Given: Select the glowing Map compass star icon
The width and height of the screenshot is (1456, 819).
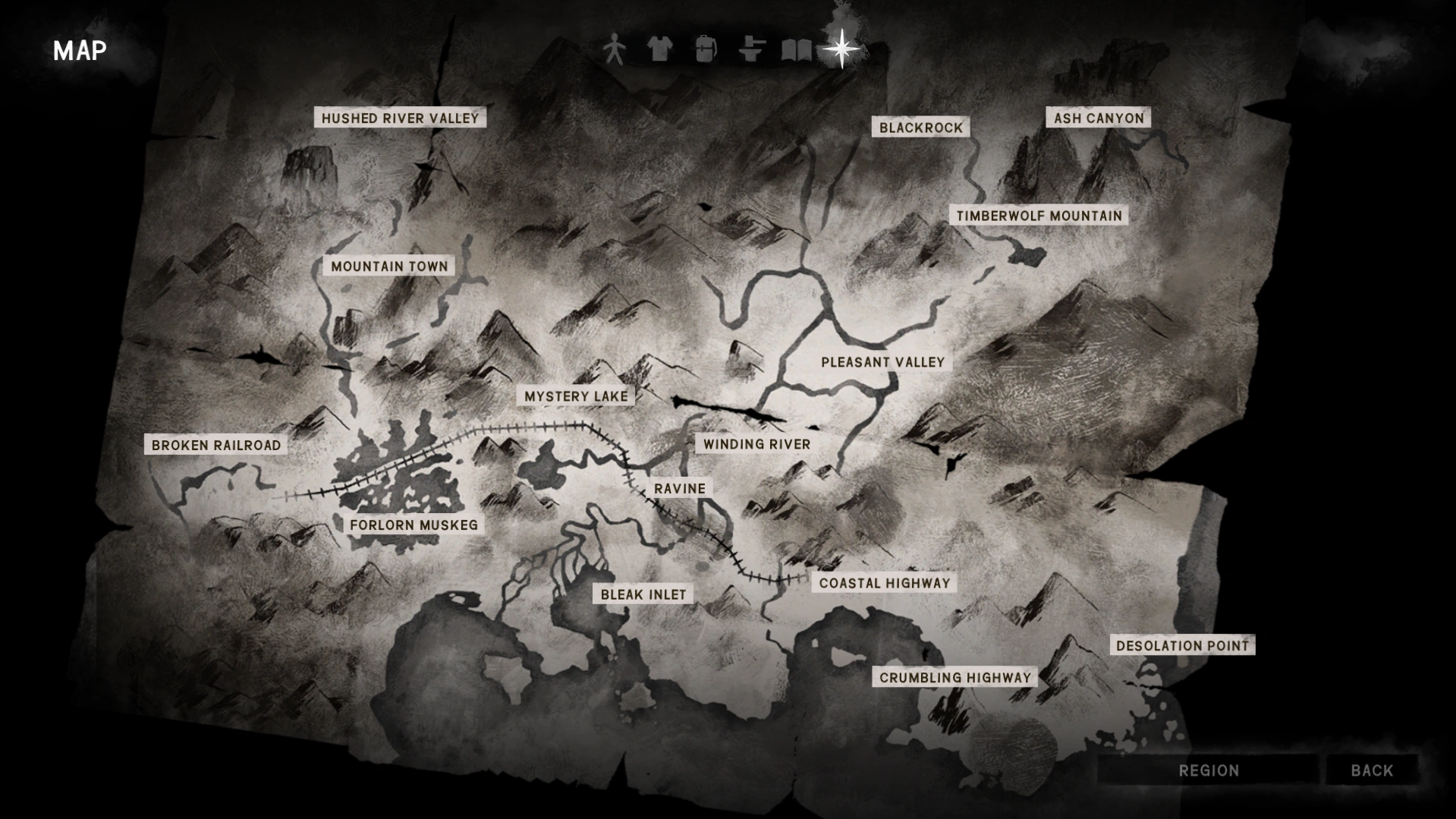Looking at the screenshot, I should point(841,48).
